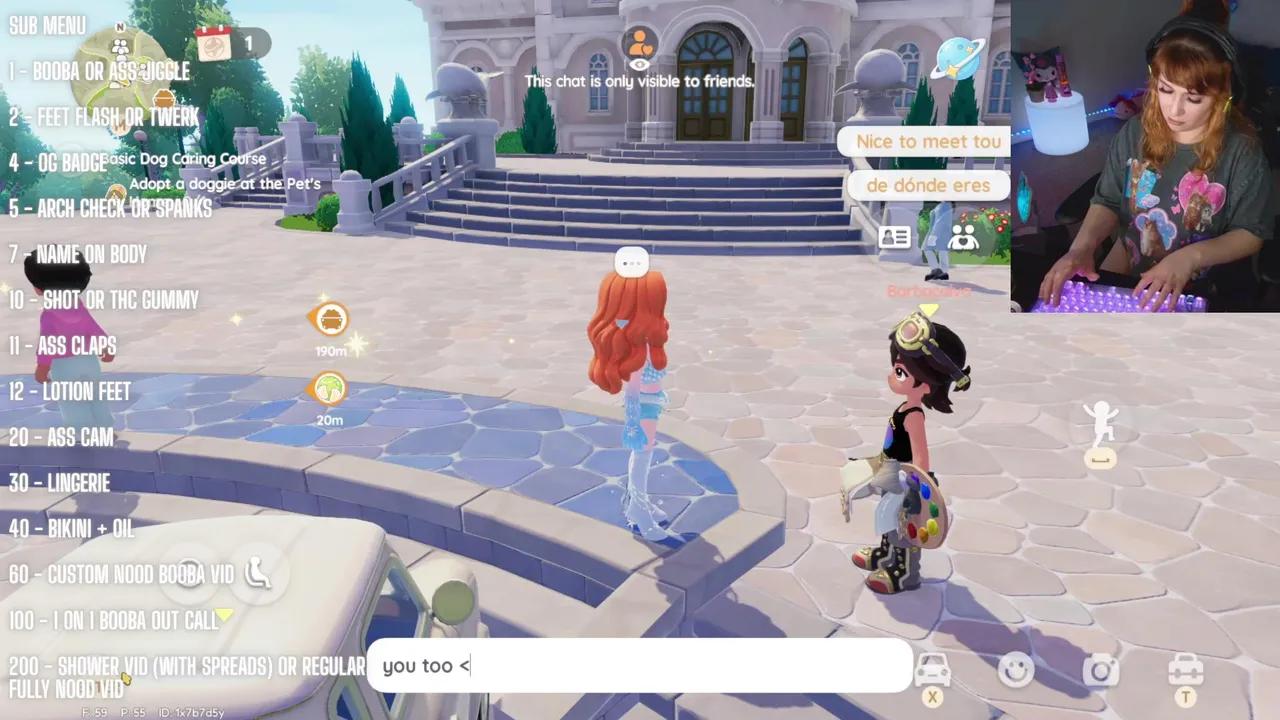
Task: Open the smiley emoji menu
Action: point(1016,670)
